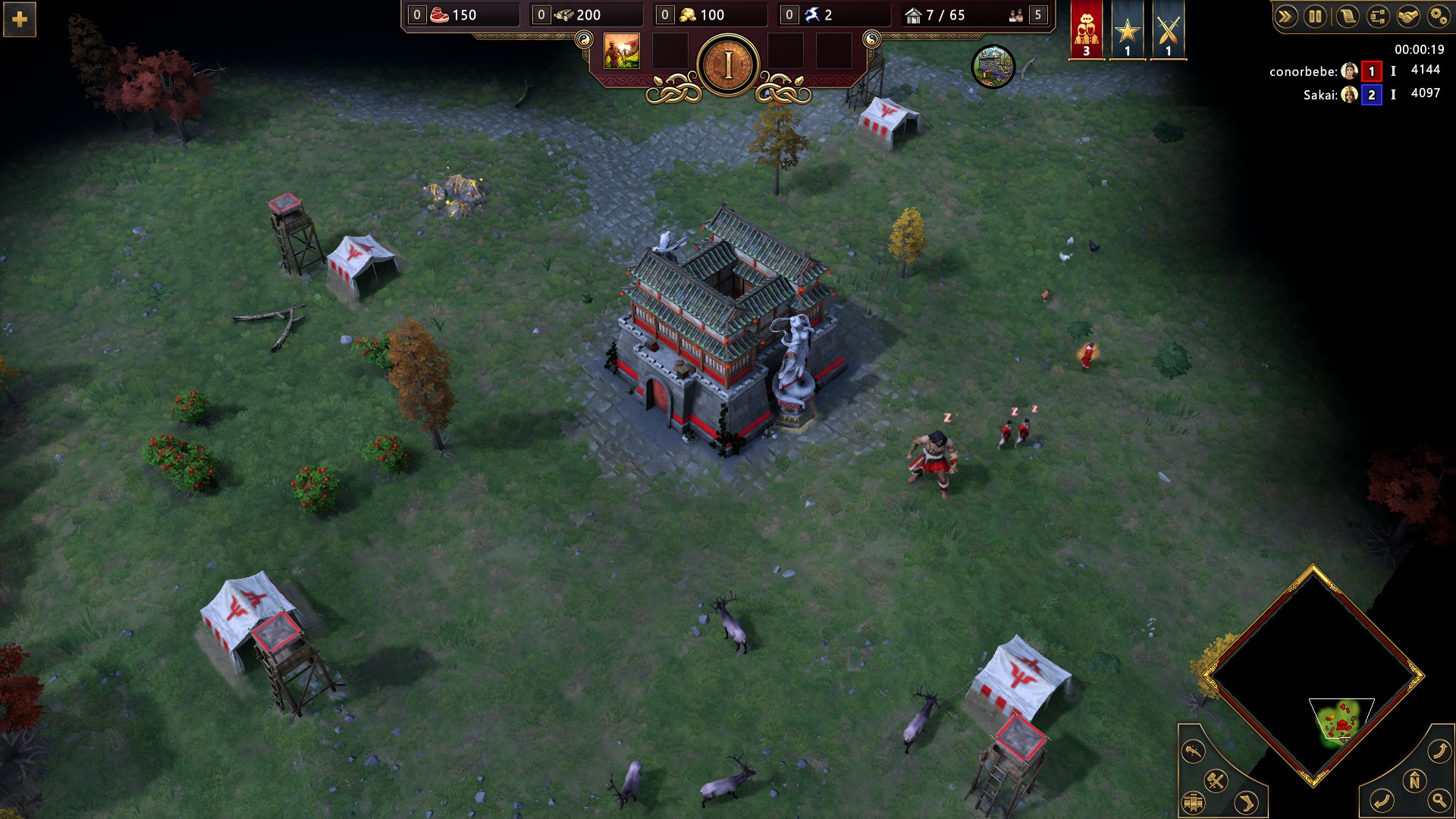This screenshot has height=819, width=1456.
Task: Toggle fast-forward game speed
Action: tap(1285, 16)
